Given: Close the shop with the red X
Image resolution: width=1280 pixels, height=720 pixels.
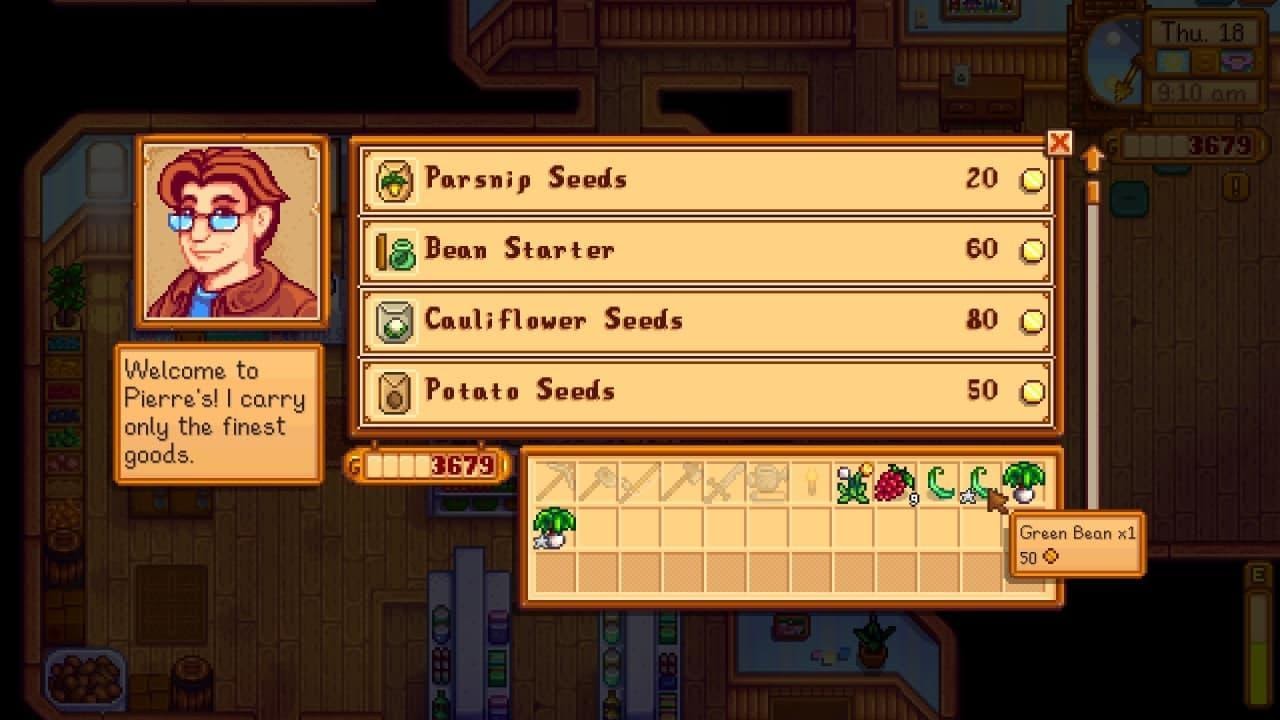Looking at the screenshot, I should pyautogui.click(x=1059, y=143).
